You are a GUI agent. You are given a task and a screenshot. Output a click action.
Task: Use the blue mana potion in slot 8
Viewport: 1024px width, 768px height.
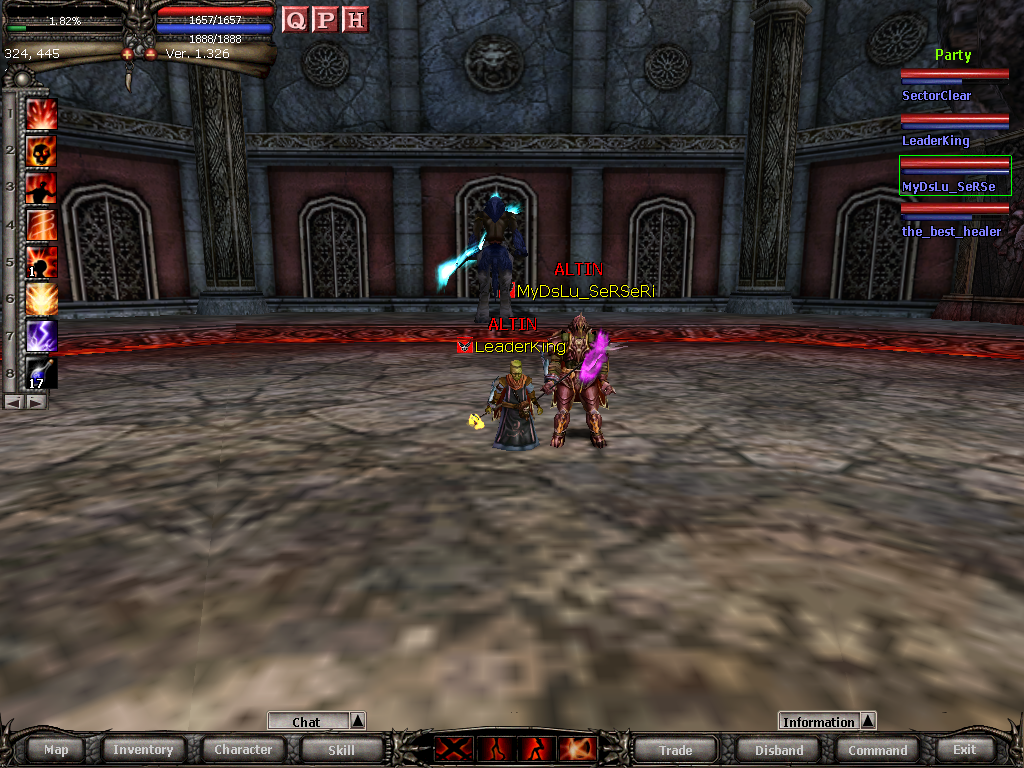tap(41, 372)
